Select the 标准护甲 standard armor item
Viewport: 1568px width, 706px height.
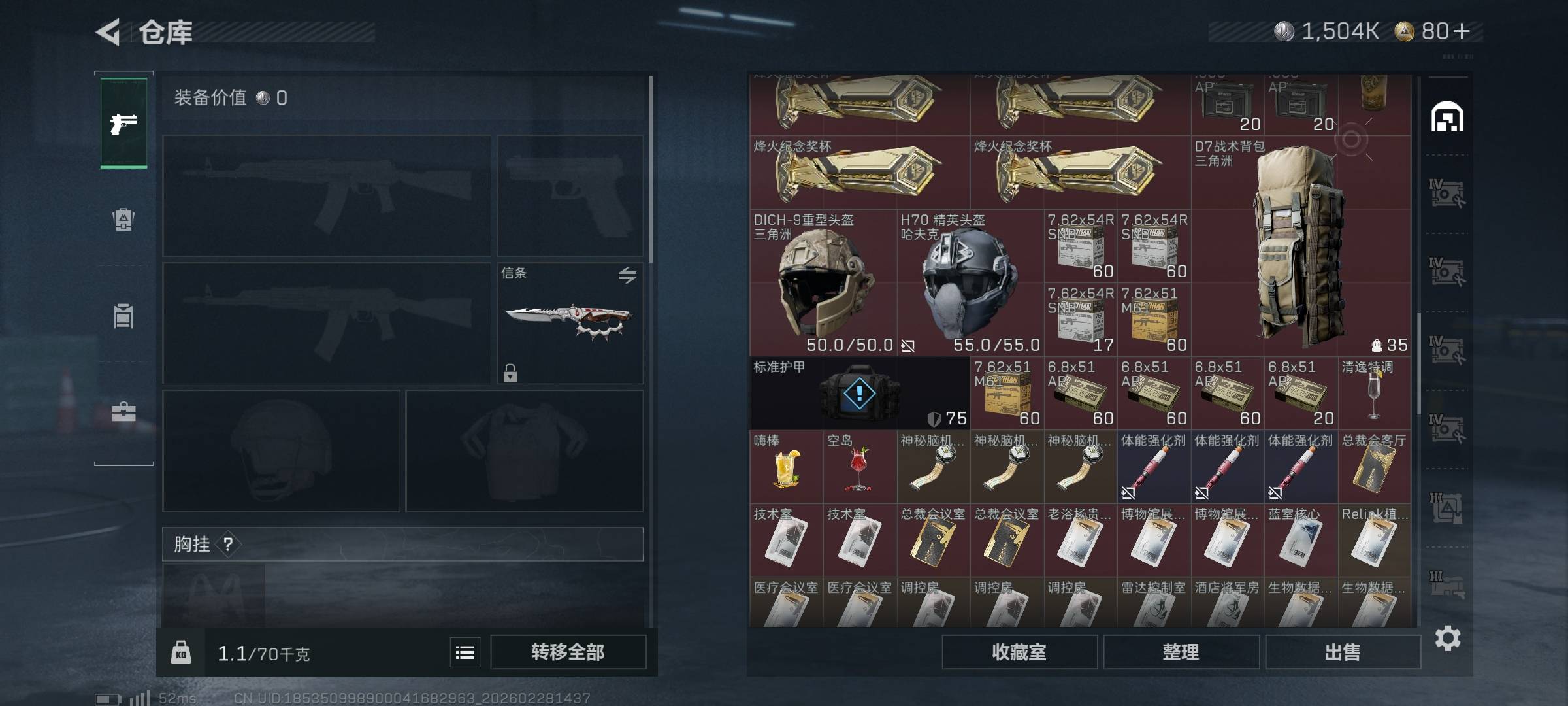(859, 394)
